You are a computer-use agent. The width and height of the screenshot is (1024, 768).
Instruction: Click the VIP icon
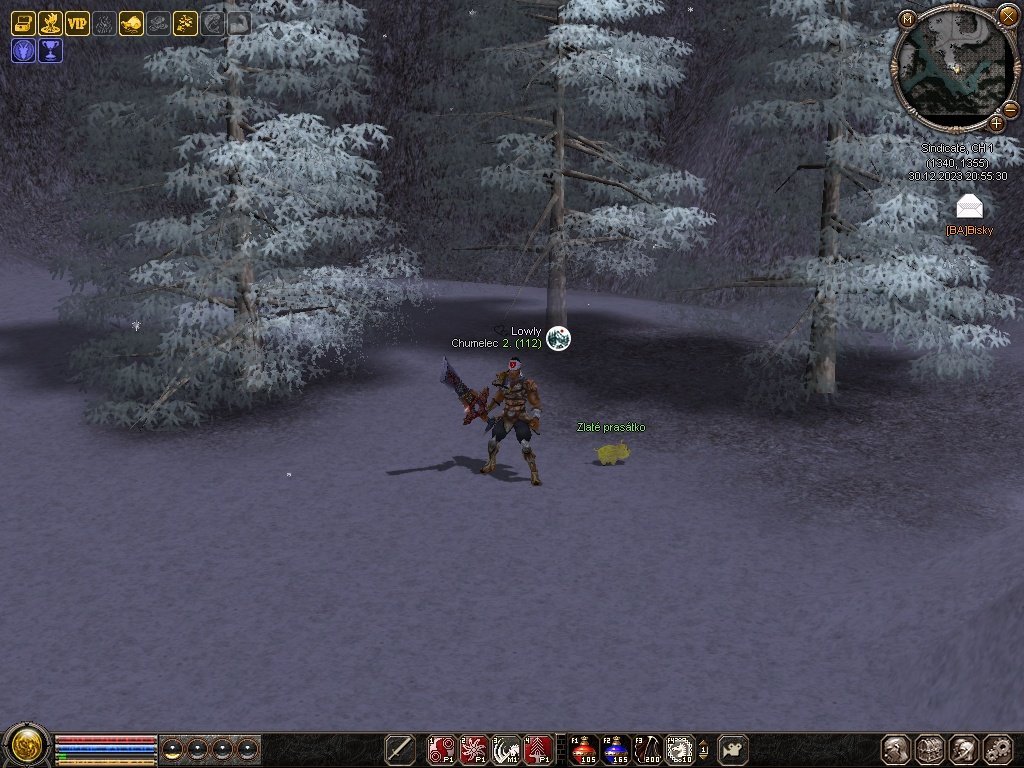coord(77,23)
